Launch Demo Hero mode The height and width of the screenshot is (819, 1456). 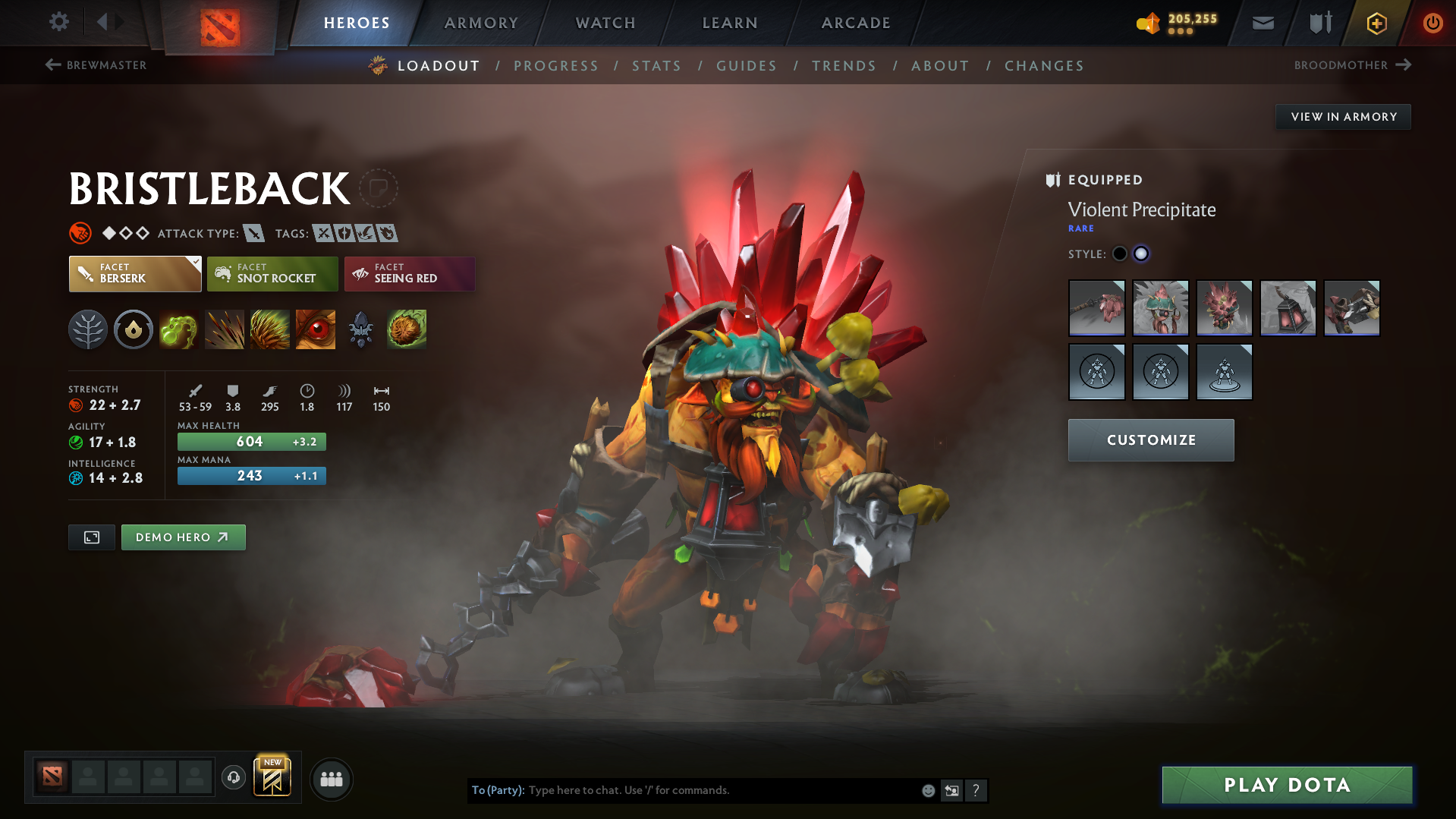[183, 537]
